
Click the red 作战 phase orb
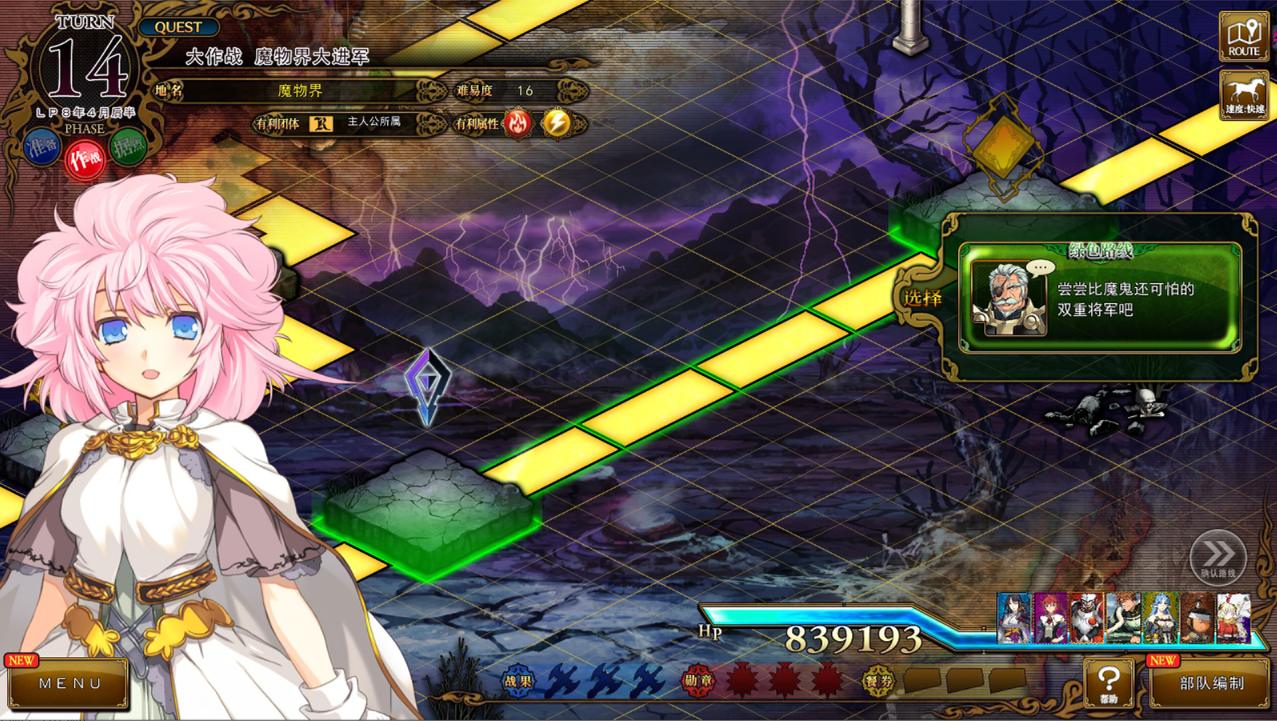click(85, 158)
